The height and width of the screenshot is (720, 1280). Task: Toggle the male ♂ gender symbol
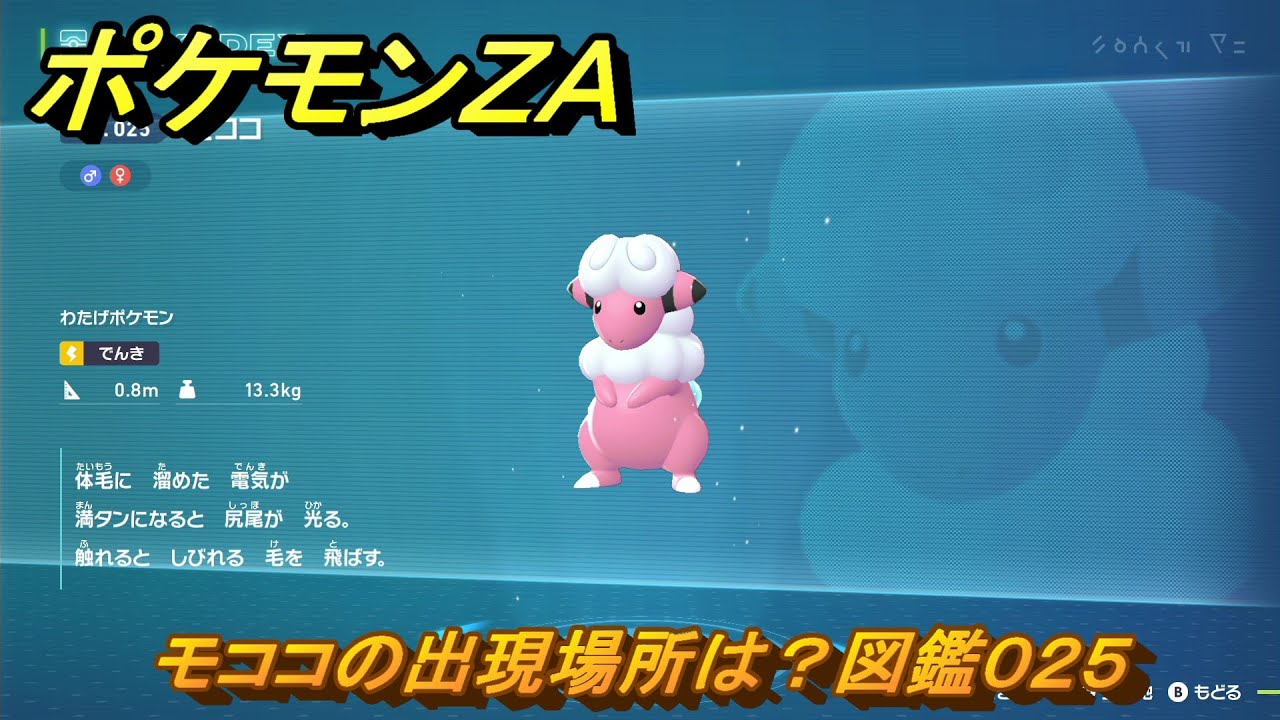(x=90, y=174)
